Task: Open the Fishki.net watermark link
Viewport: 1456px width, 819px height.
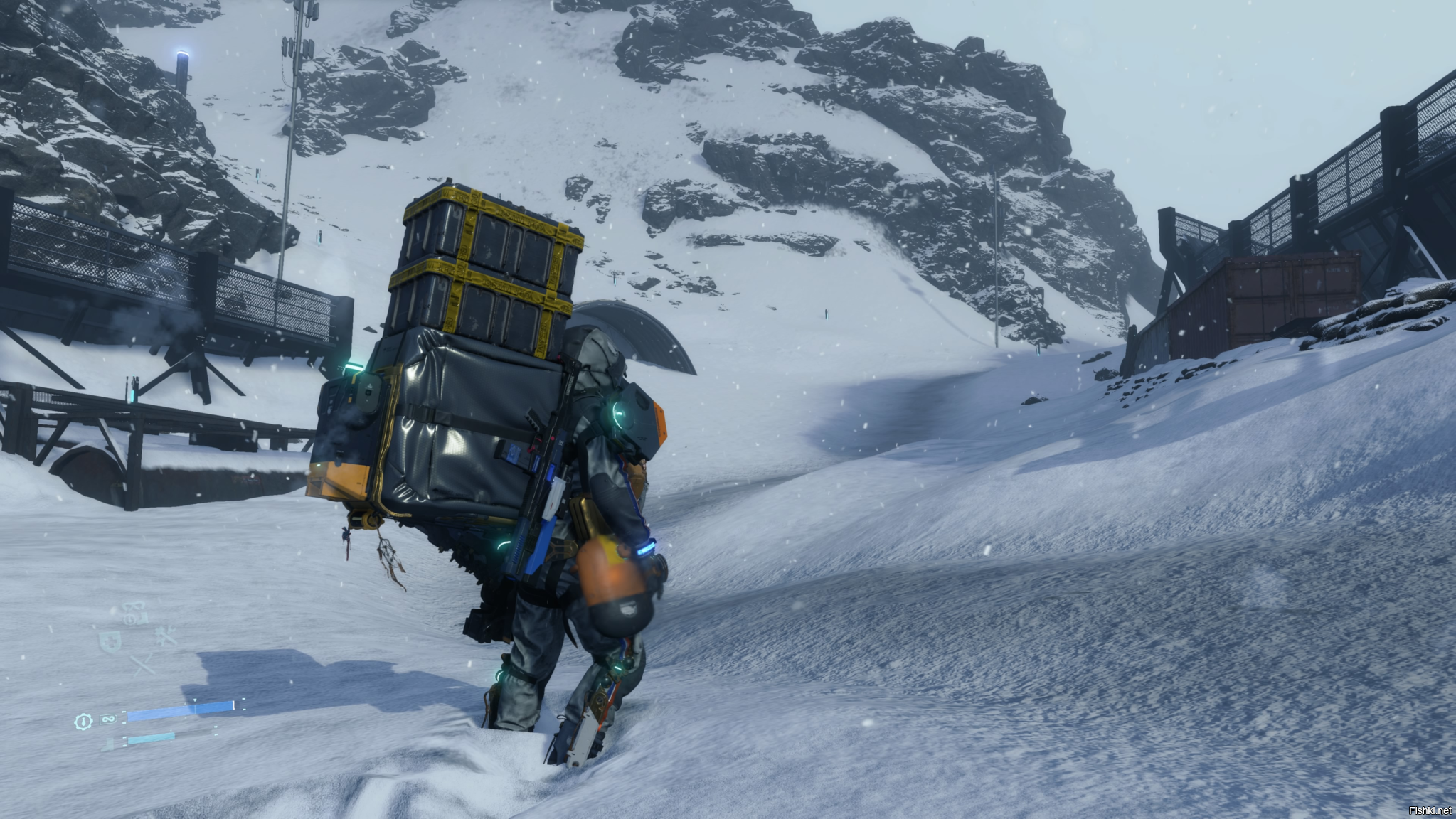Action: (x=1432, y=810)
